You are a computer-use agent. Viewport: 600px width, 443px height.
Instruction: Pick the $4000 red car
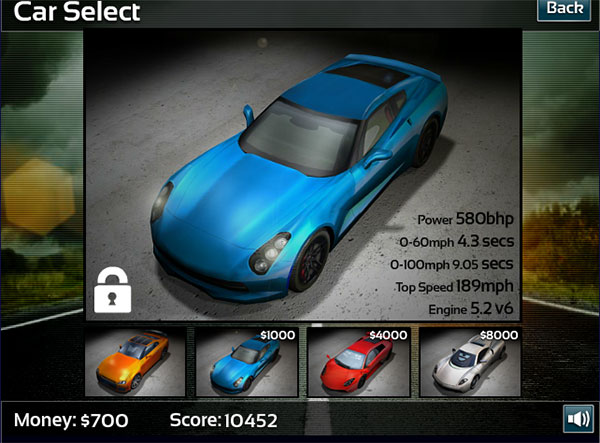click(358, 362)
